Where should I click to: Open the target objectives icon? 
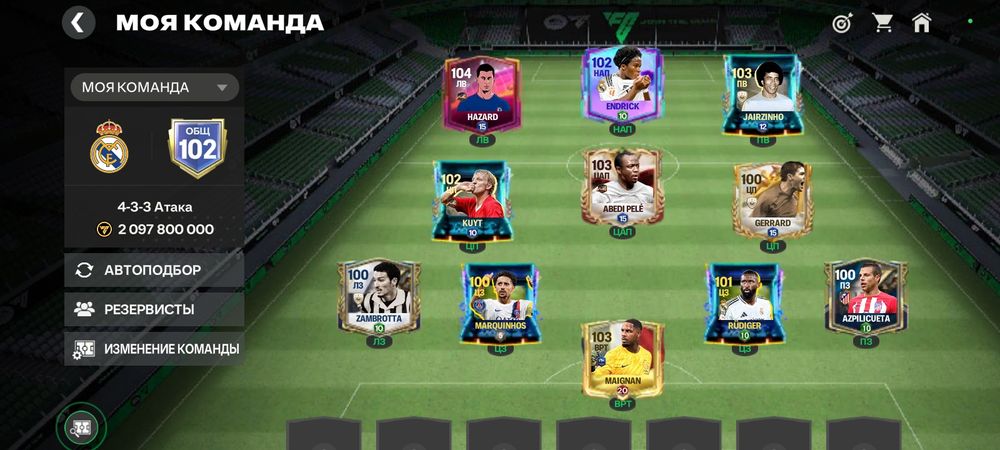point(842,22)
